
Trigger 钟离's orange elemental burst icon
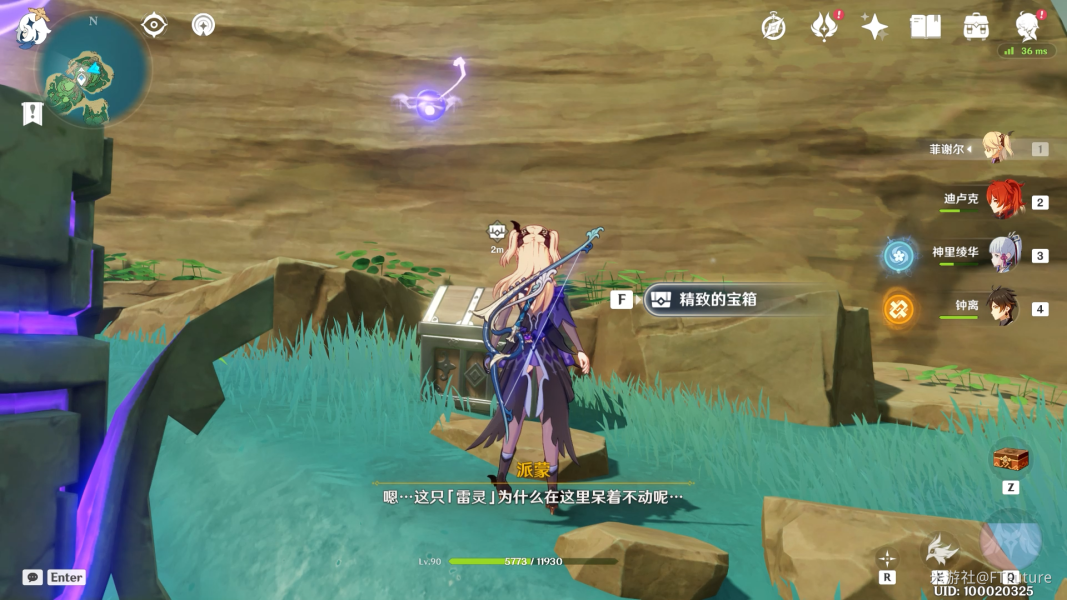[x=898, y=308]
